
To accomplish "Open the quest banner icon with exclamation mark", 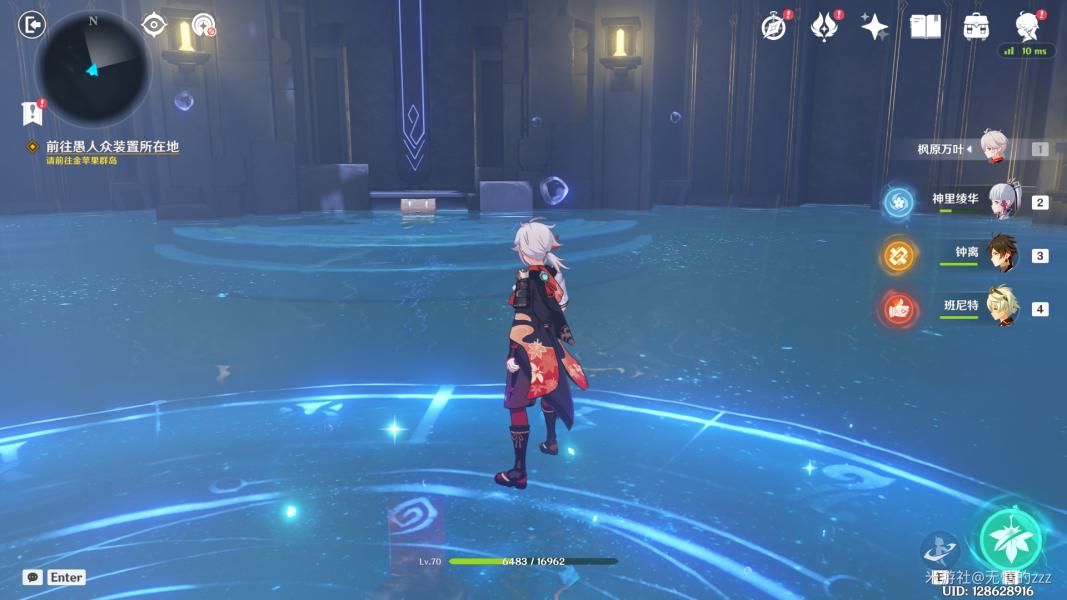I will (31, 112).
